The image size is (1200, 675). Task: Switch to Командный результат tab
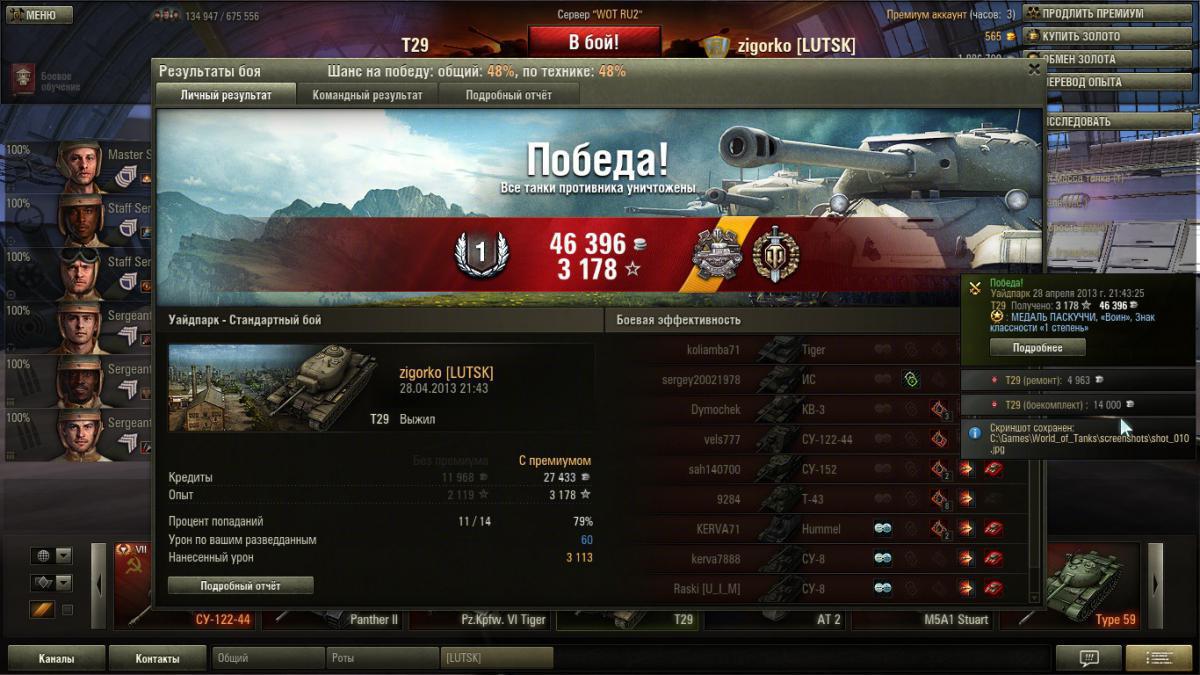click(367, 95)
